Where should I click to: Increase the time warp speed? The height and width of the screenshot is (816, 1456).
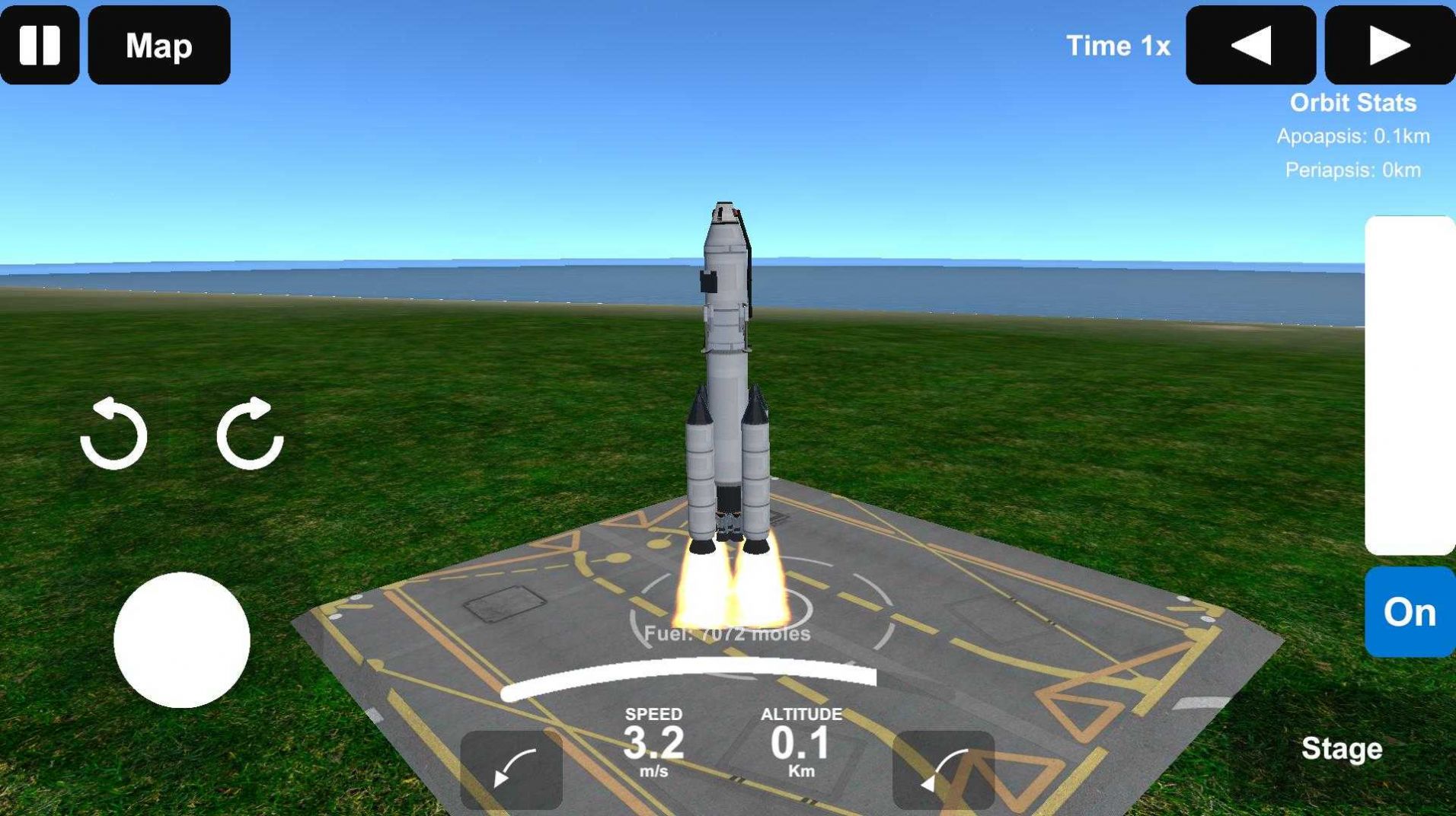(1389, 46)
